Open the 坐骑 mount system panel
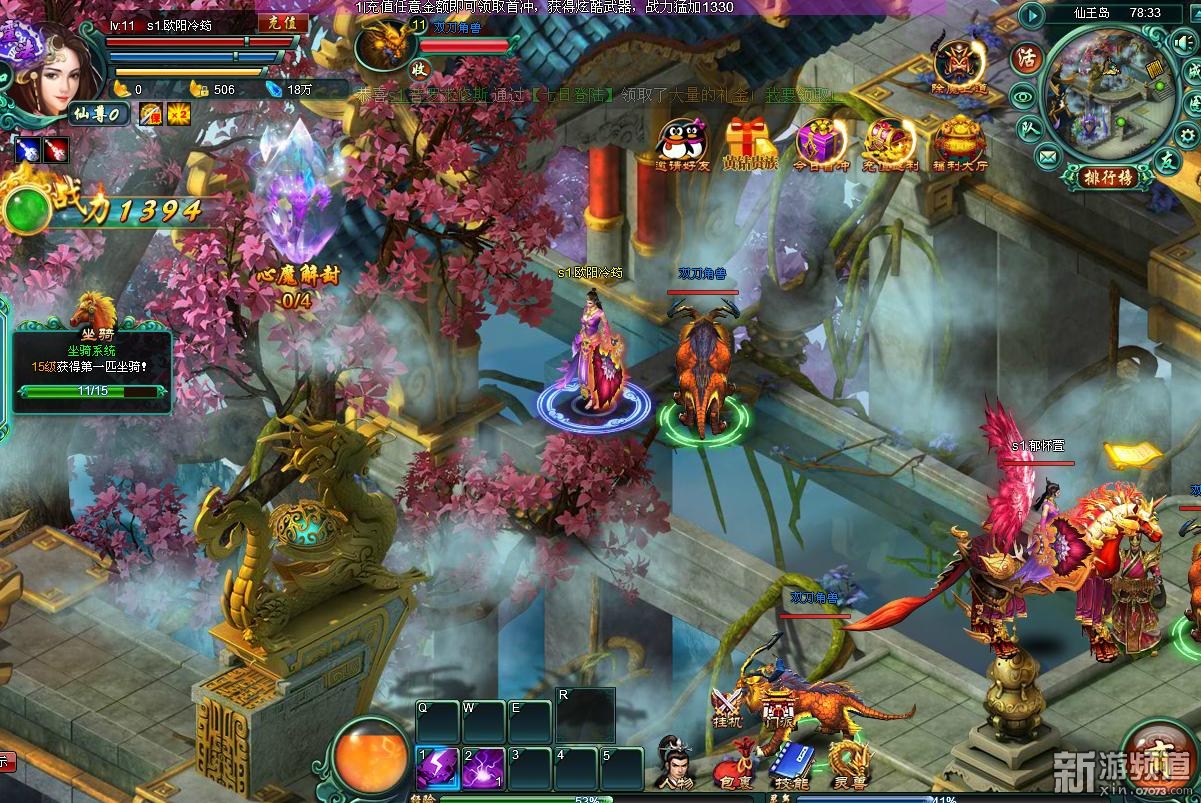This screenshot has height=803, width=1201. pos(91,360)
